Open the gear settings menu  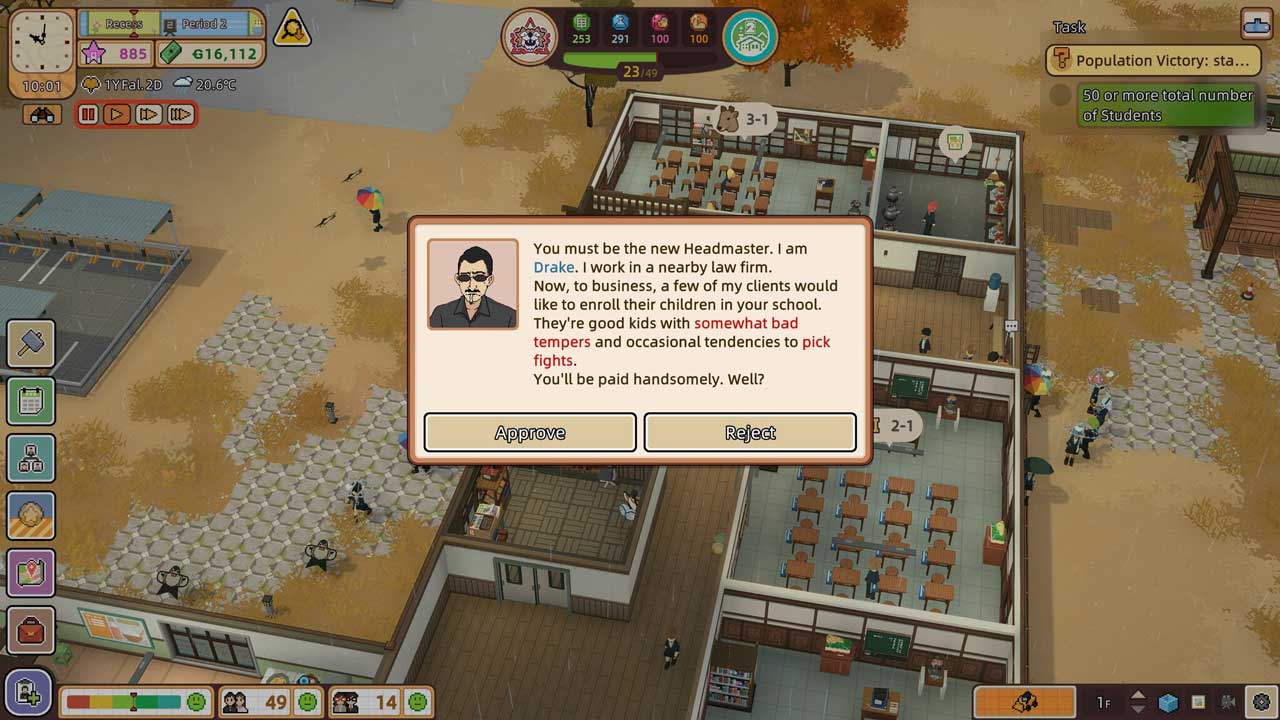coord(1261,702)
